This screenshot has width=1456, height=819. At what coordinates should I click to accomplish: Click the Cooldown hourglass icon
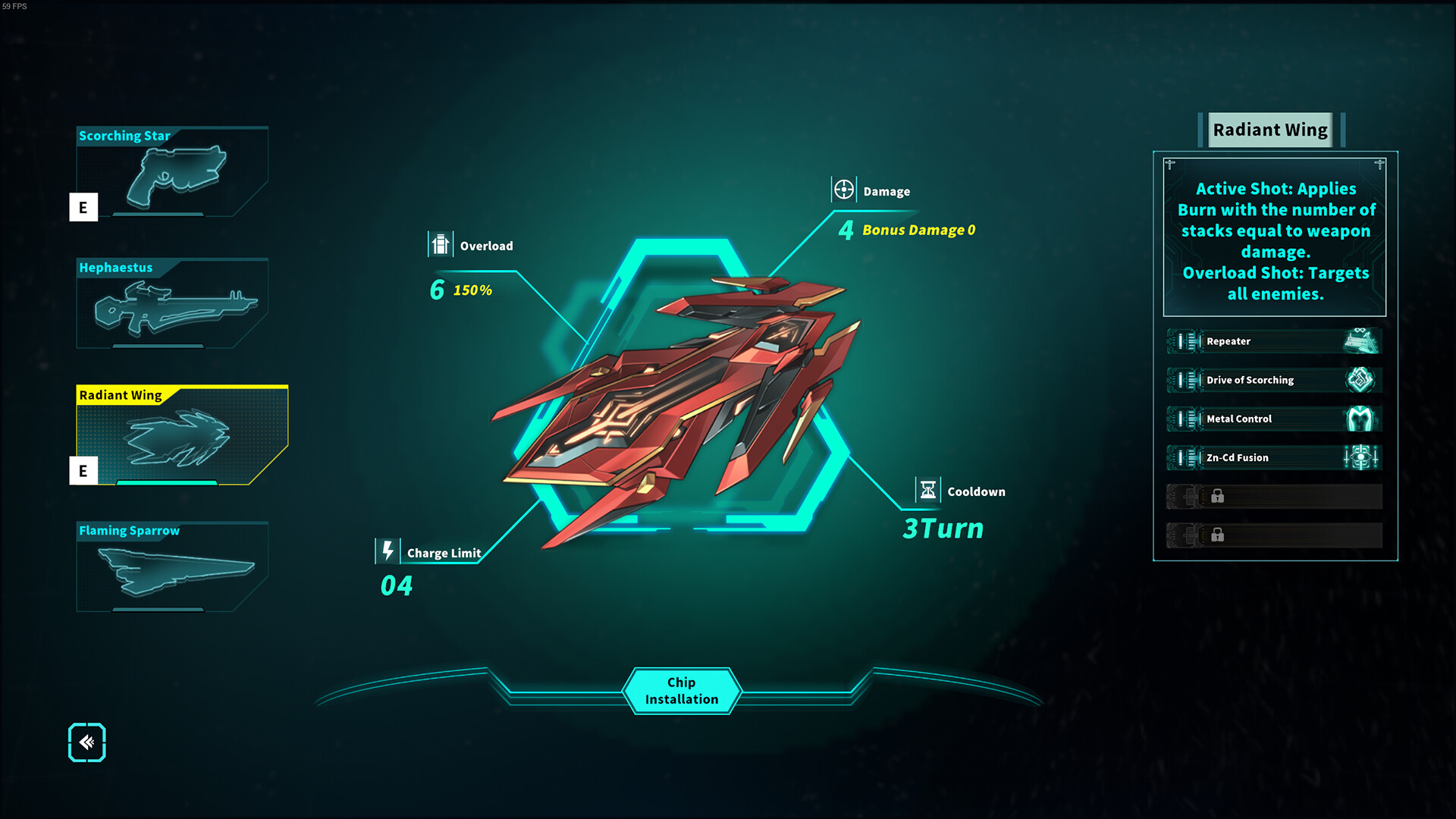[x=927, y=491]
